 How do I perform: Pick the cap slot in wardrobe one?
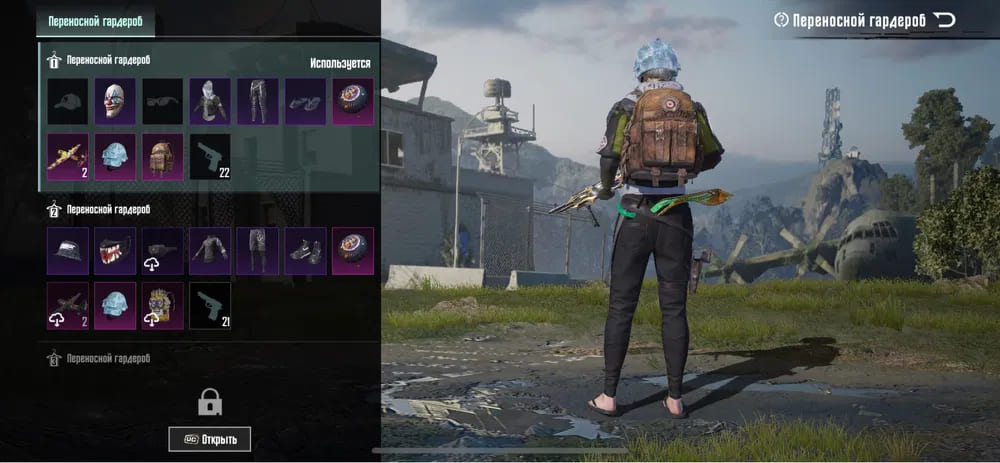tap(68, 102)
